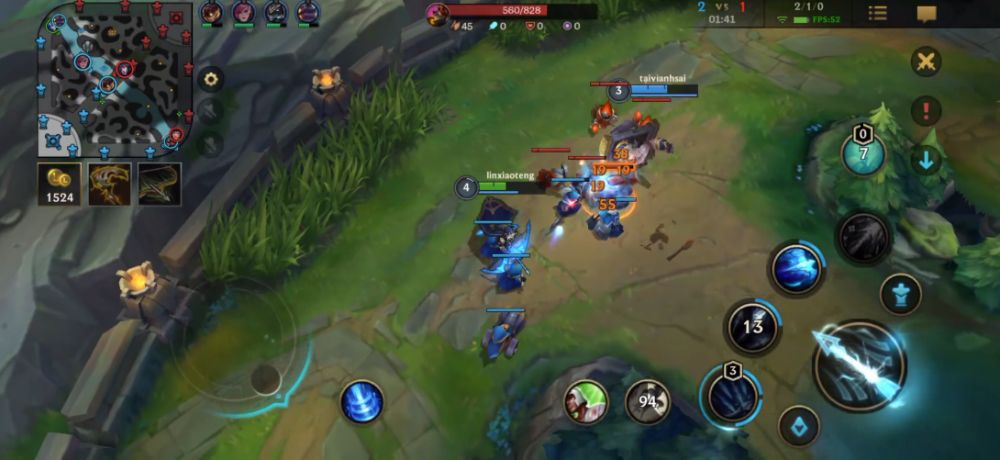Fire the main spear basic attack button
This screenshot has height=460, width=1000.
click(858, 366)
